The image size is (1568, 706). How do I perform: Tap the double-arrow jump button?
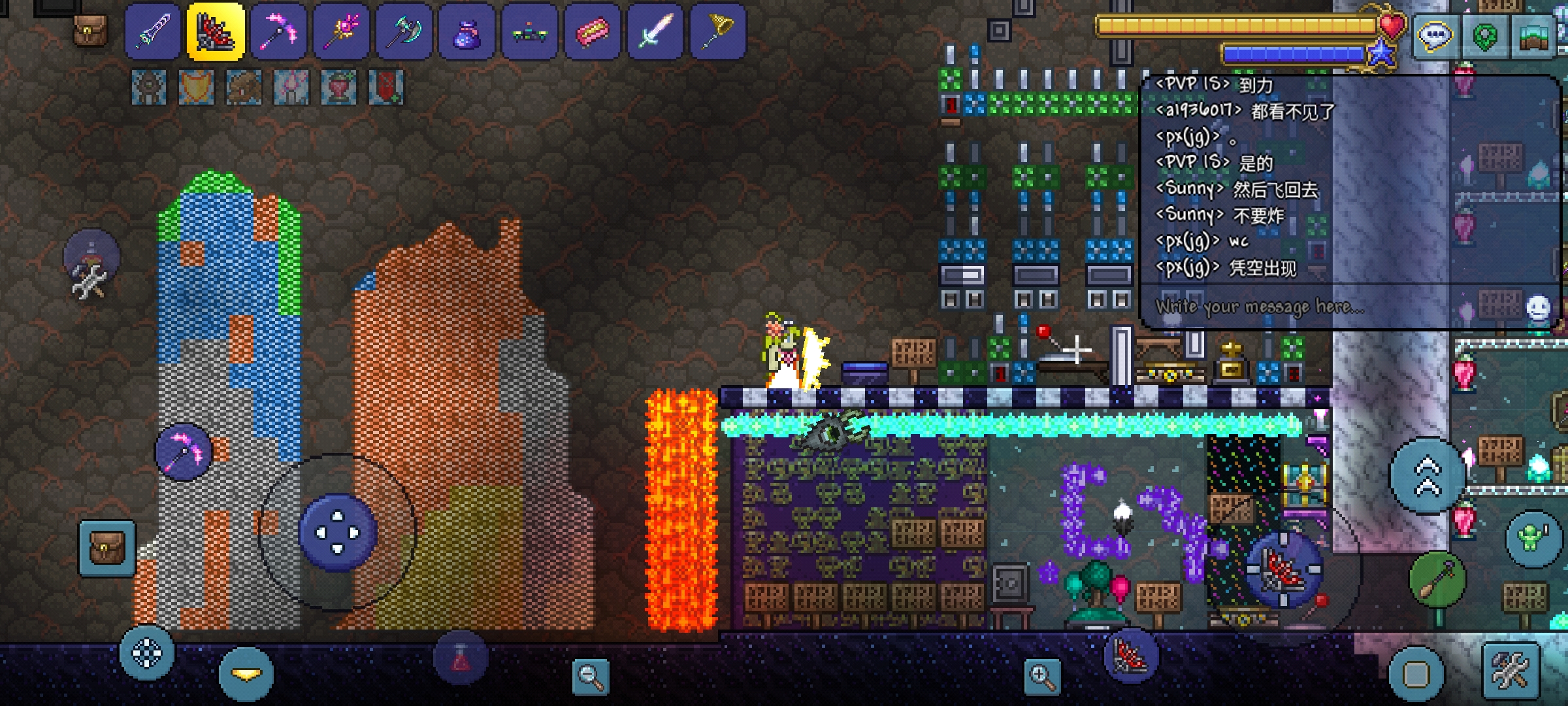(x=1428, y=476)
